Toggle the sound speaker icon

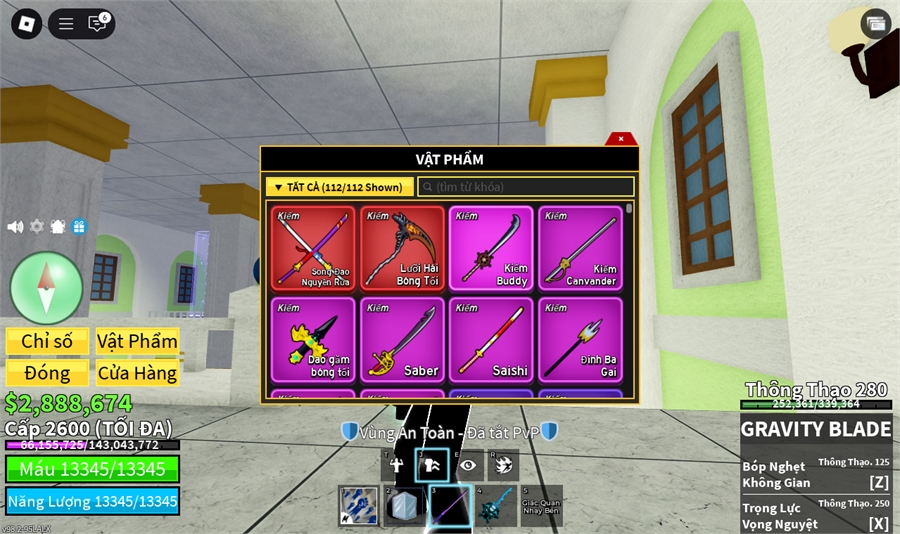point(15,227)
